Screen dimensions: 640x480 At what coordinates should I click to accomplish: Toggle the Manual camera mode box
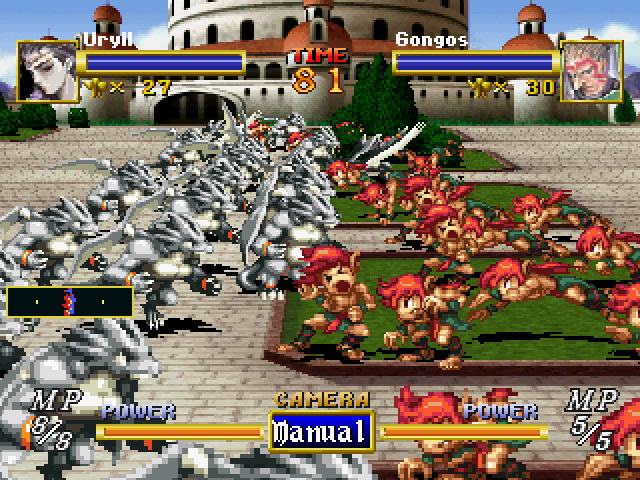pyautogui.click(x=320, y=432)
